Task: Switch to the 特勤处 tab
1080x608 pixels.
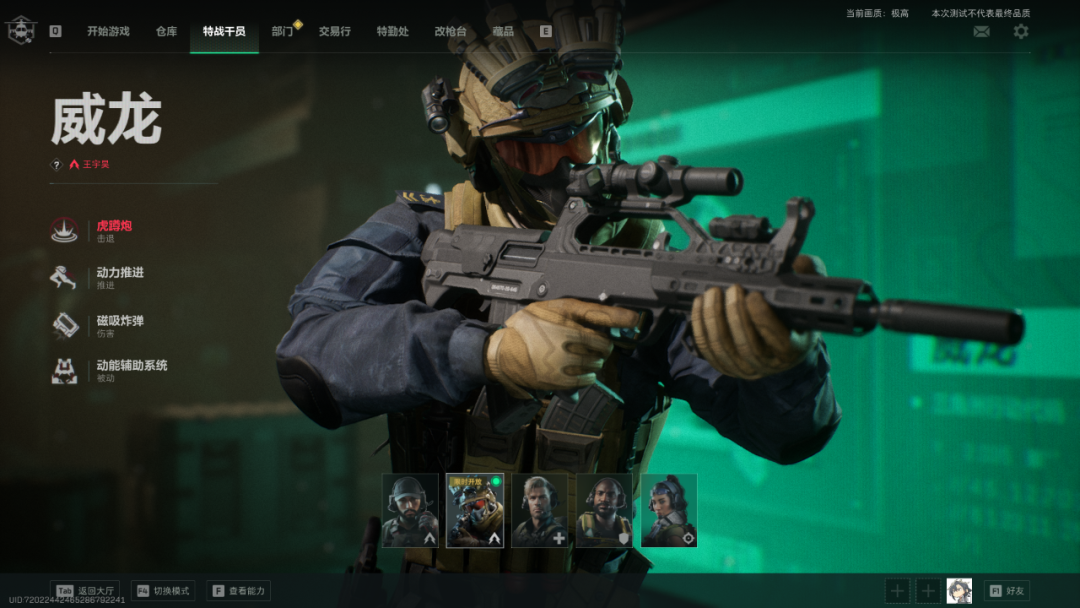Action: point(392,31)
